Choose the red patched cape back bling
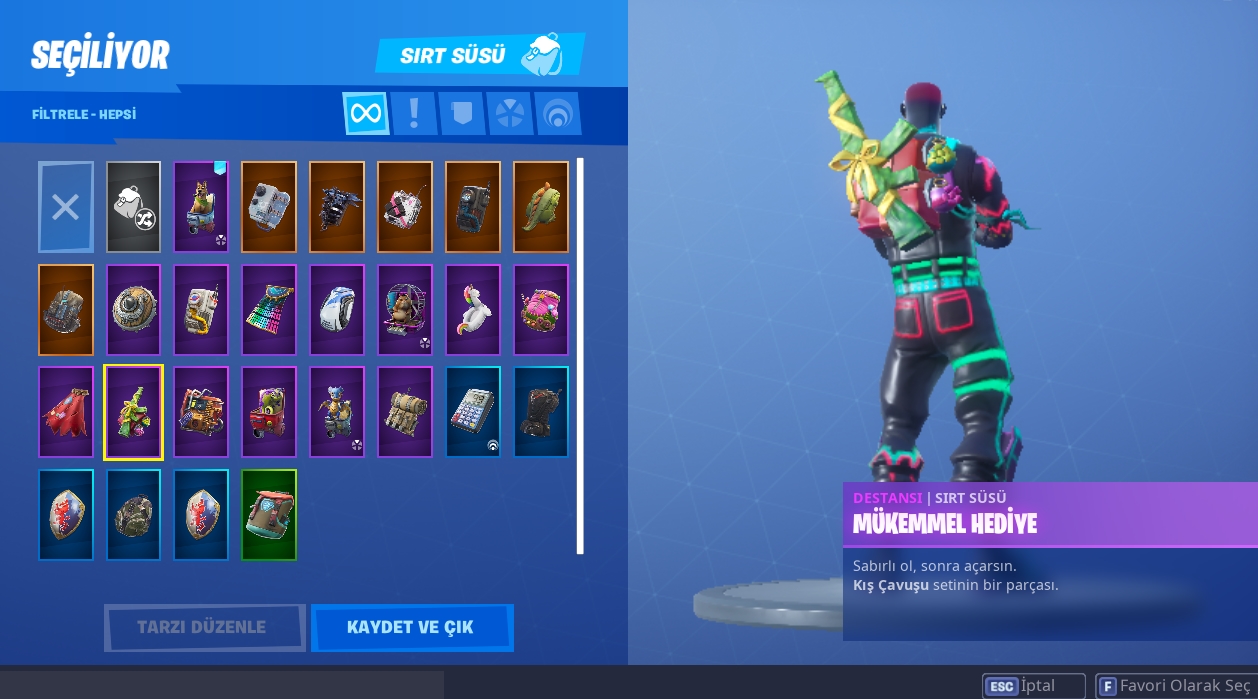The height and width of the screenshot is (699, 1258). coord(66,412)
